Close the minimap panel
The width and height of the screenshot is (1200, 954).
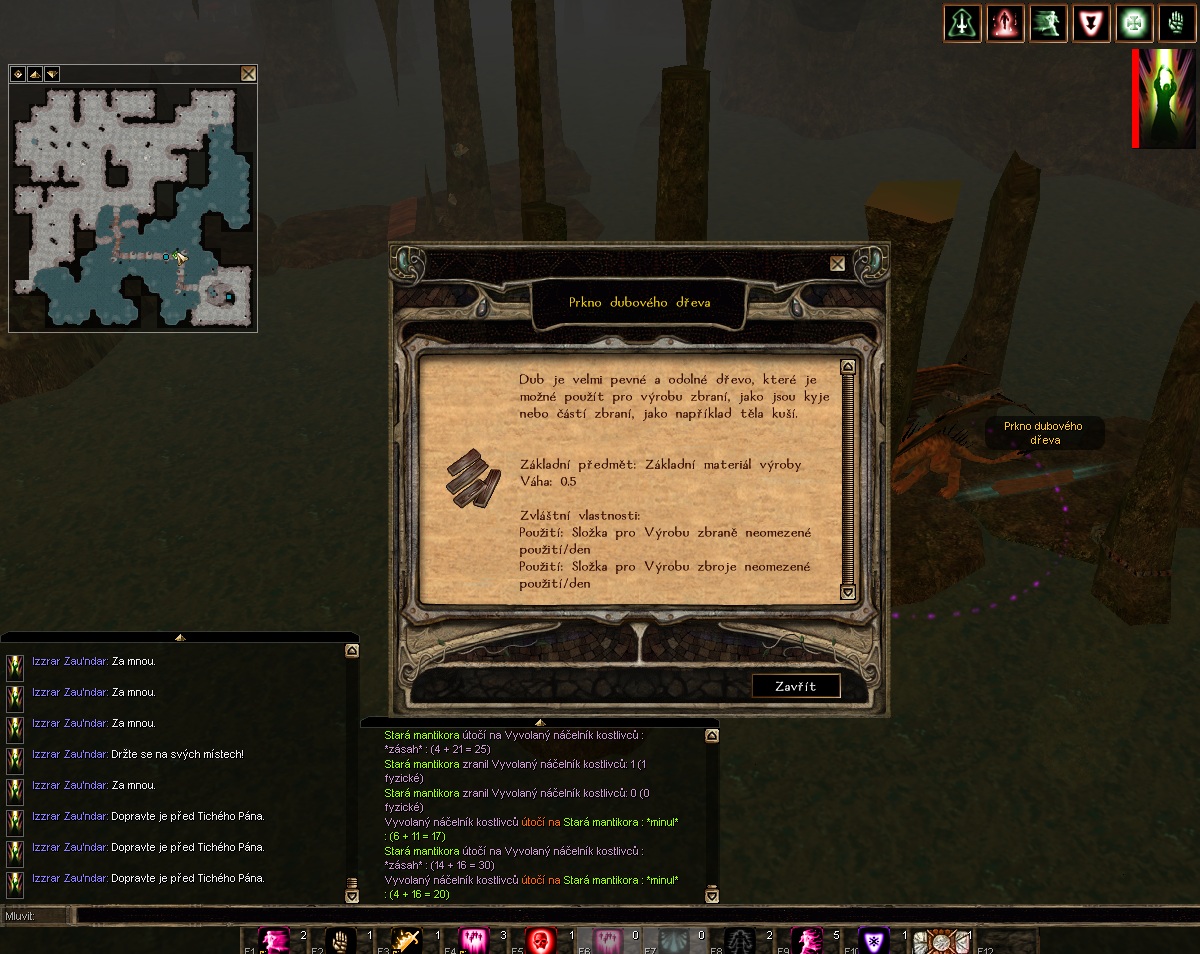tap(248, 73)
